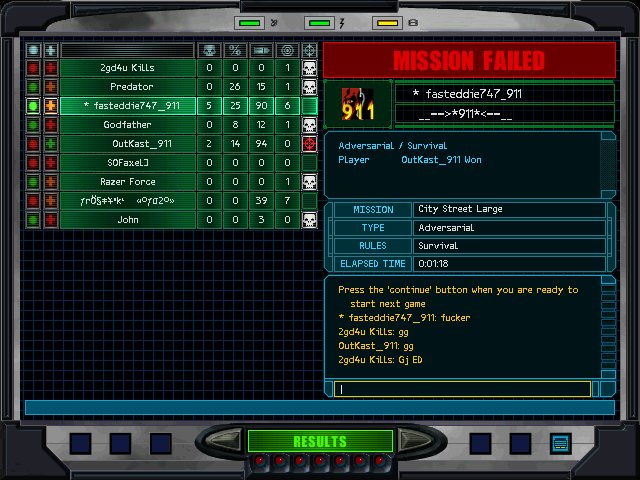Pick the player named John
The width and height of the screenshot is (640, 480).
click(127, 220)
